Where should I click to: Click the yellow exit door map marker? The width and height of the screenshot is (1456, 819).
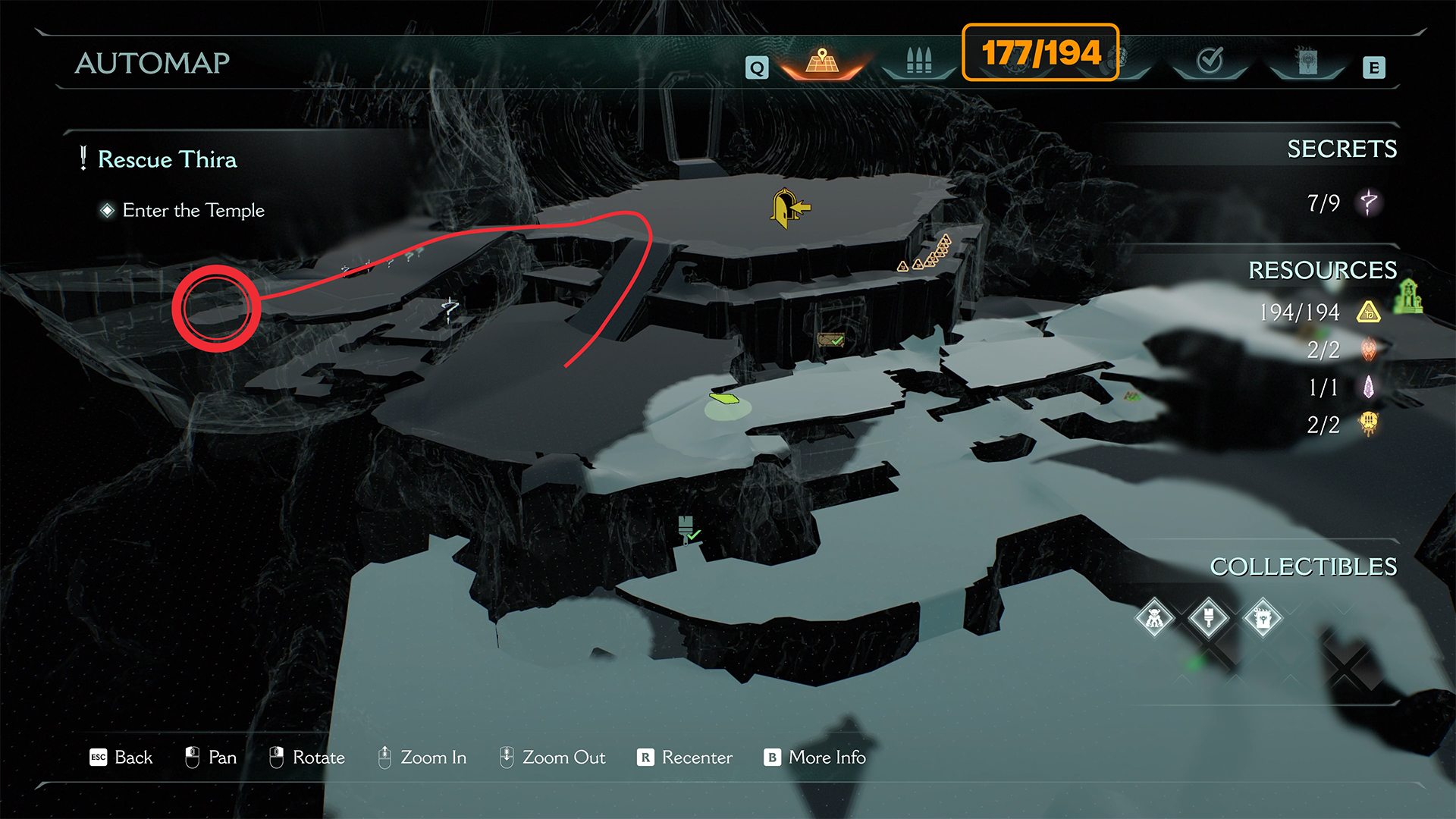789,208
